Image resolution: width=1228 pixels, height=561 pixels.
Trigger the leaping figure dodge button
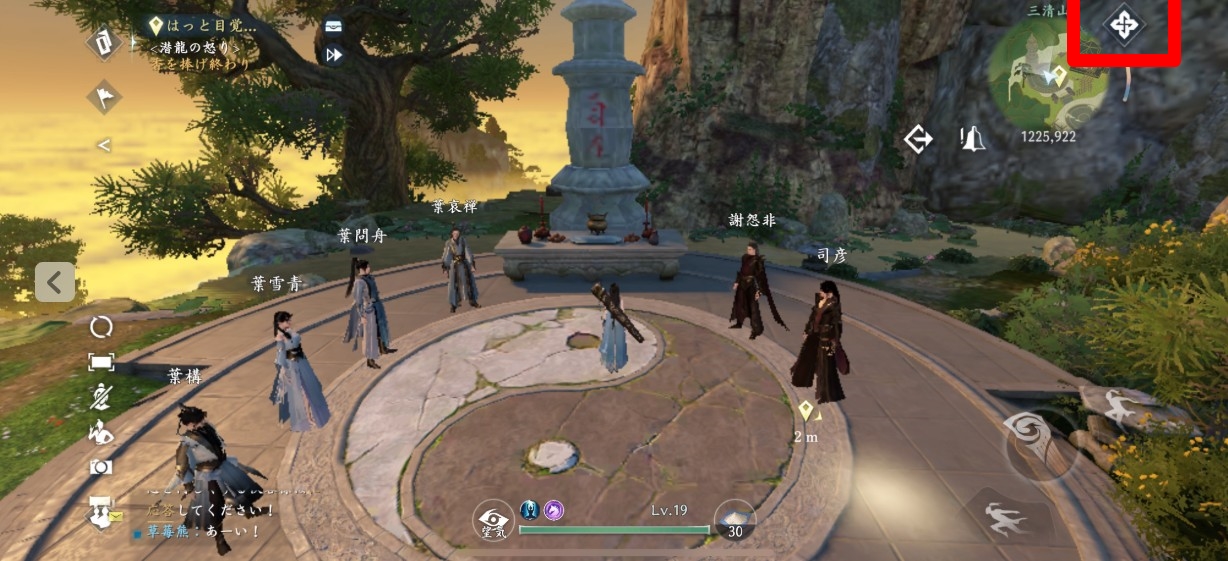(1010, 518)
